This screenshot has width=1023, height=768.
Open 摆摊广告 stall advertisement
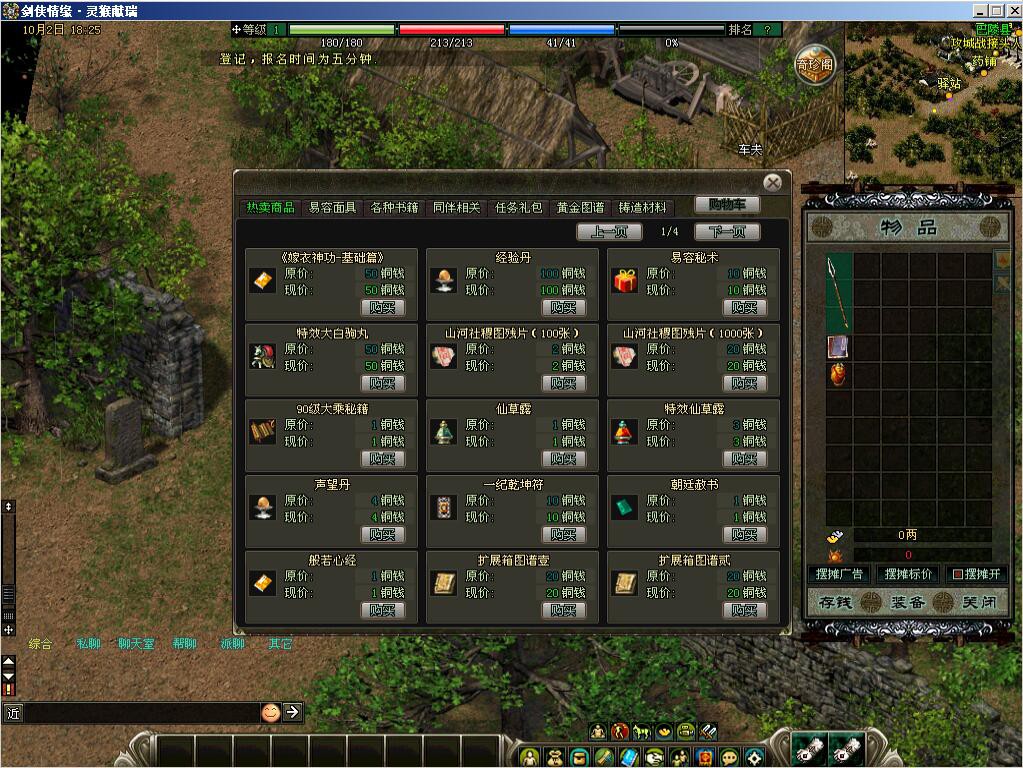[839, 574]
